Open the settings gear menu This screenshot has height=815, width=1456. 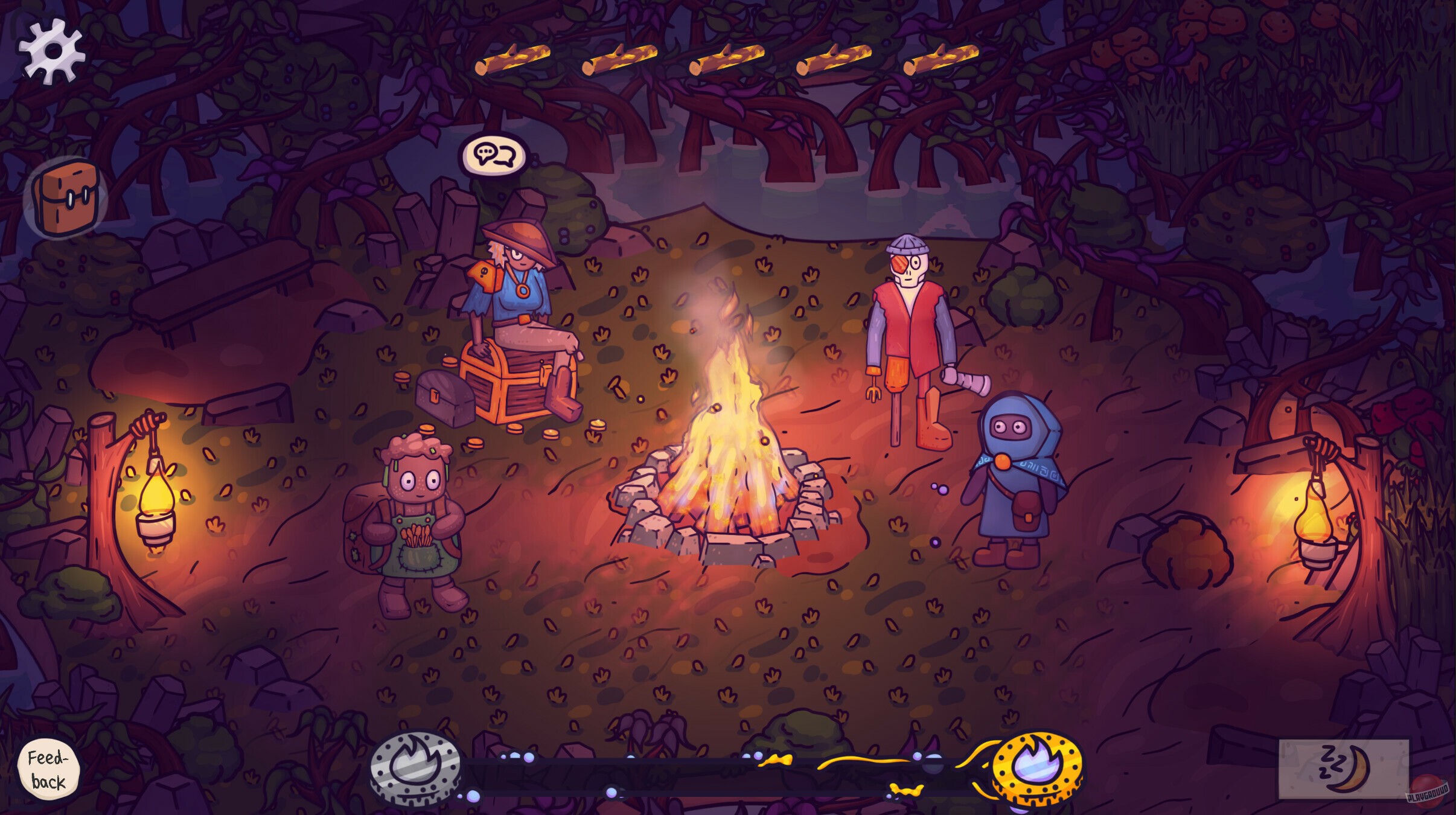(51, 51)
